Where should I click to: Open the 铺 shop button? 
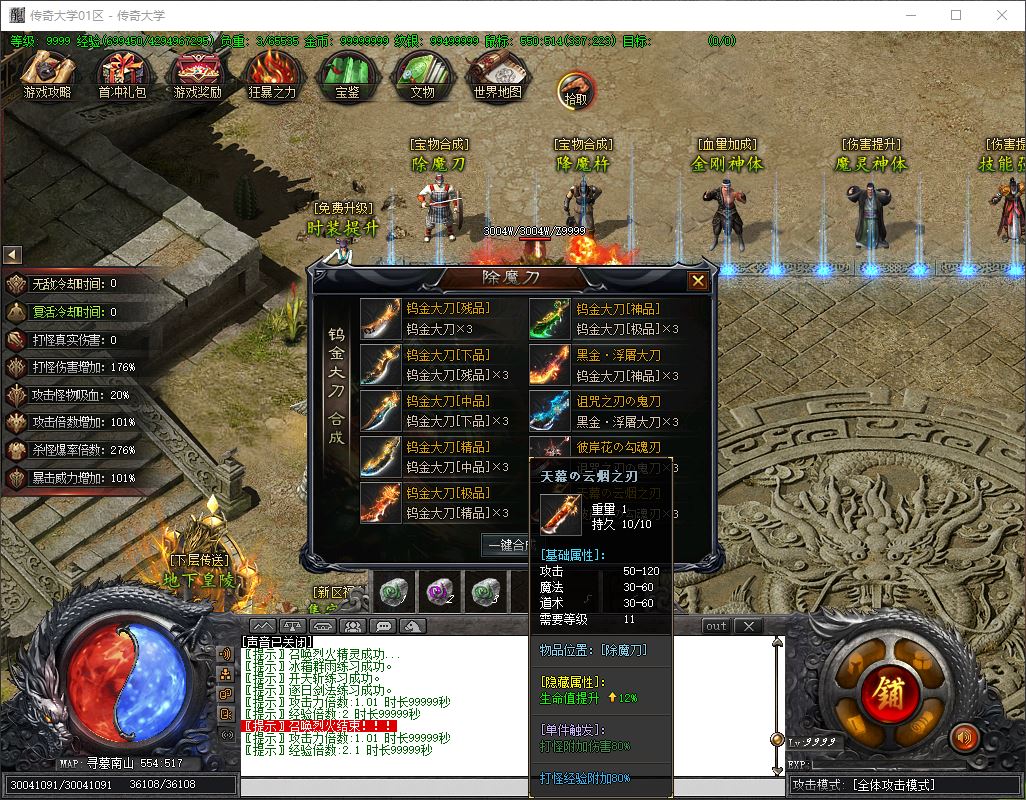point(886,691)
